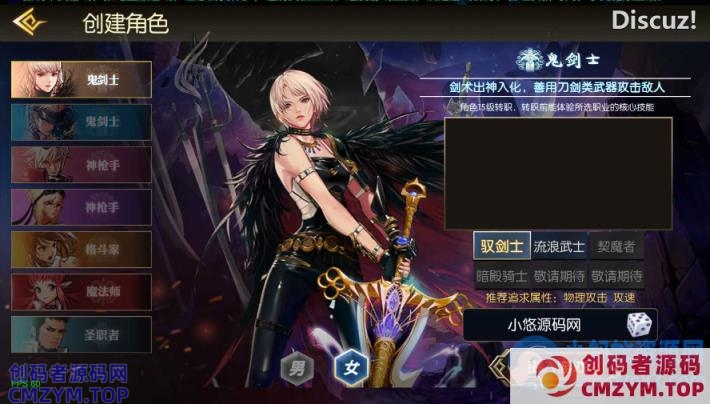Pick the 魔法师 class entry
The width and height of the screenshot is (710, 404).
click(81, 291)
